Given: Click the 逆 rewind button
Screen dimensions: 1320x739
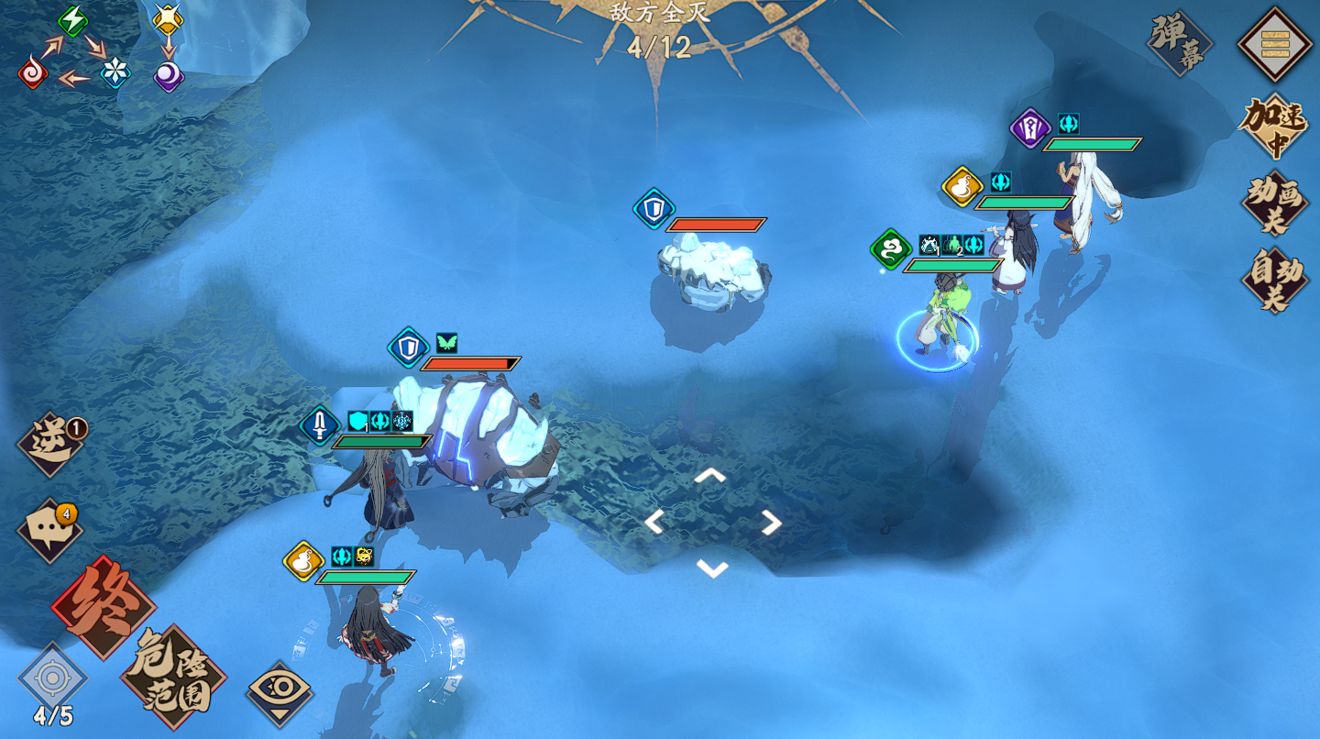Looking at the screenshot, I should point(51,444).
